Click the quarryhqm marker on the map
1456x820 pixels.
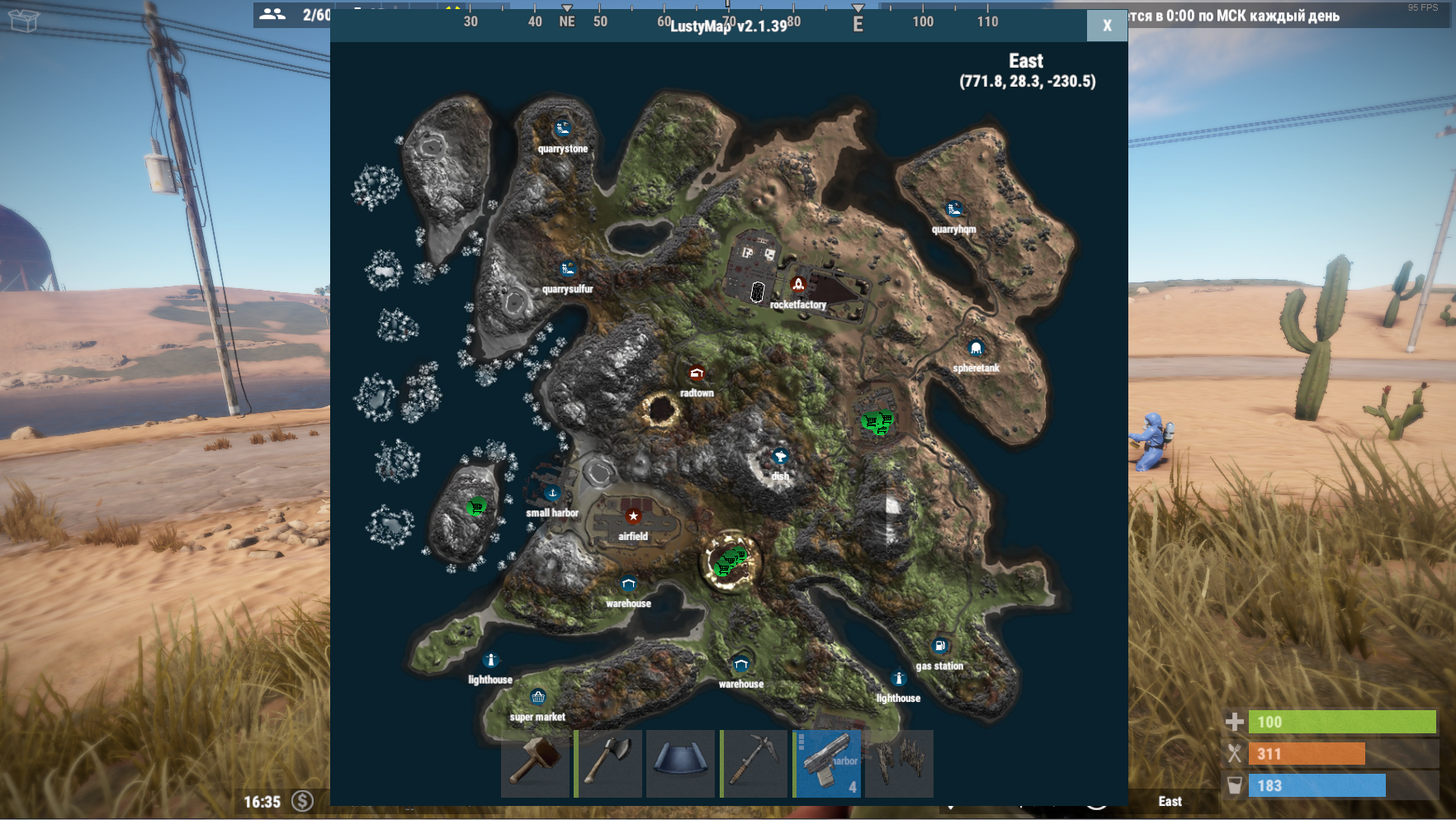[953, 209]
